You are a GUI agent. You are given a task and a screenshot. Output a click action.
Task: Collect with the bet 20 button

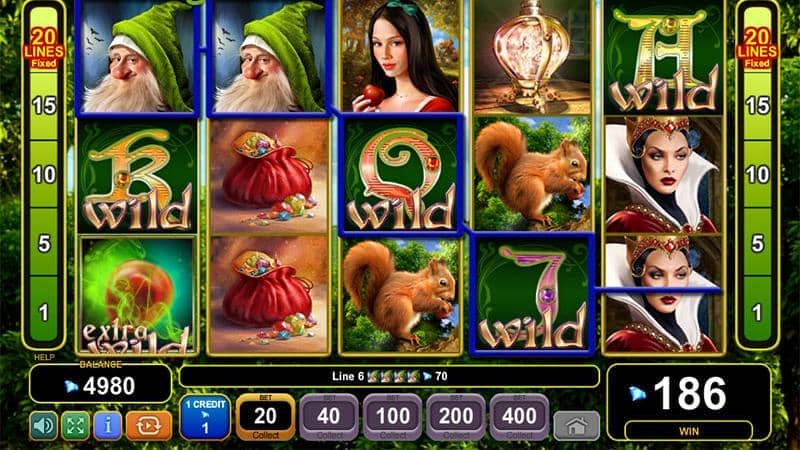tap(265, 417)
